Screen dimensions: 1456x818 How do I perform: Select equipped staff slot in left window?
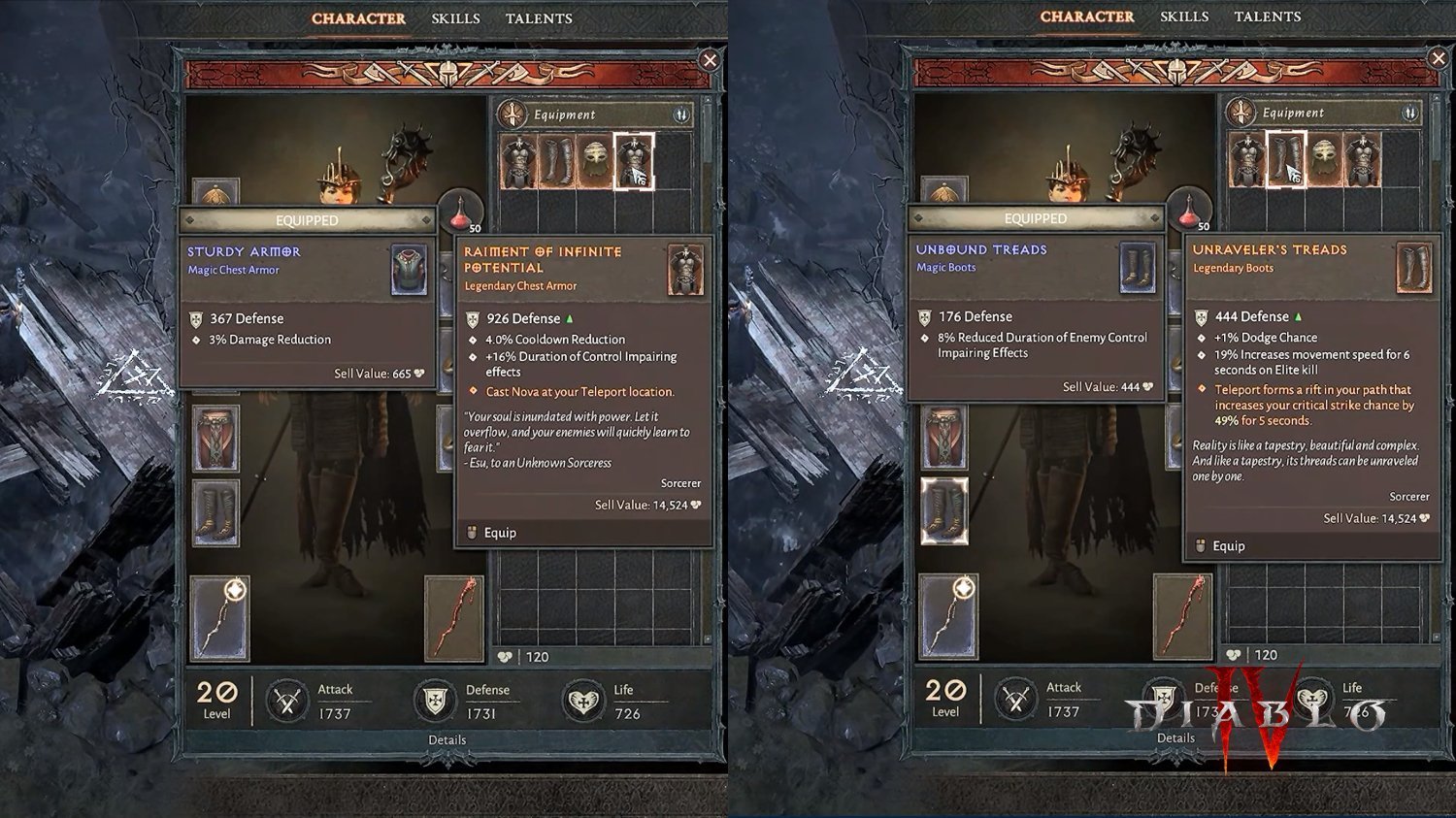(219, 617)
